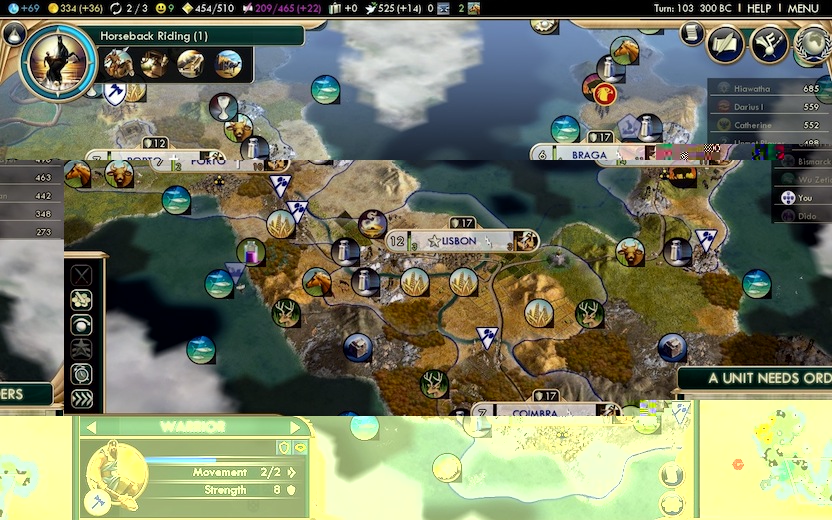Open the diplomacy globe overview
This screenshot has height=520, width=832.
coord(812,43)
